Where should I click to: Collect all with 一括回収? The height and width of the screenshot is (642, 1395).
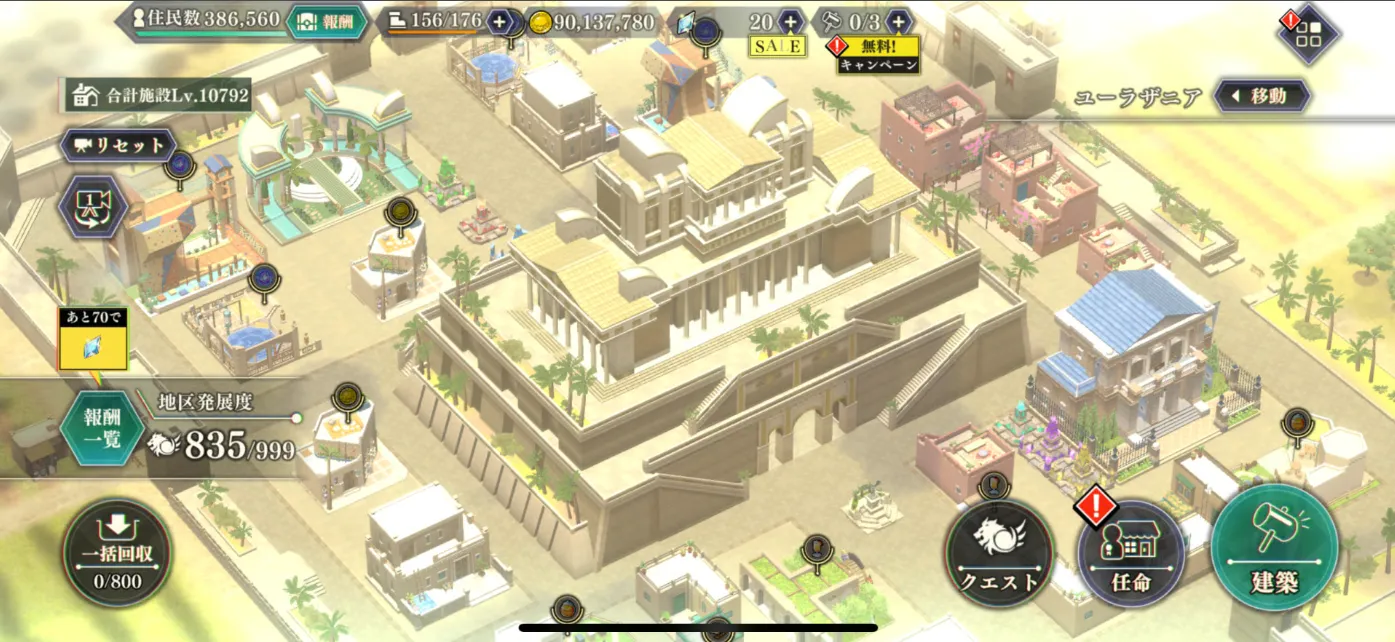[x=117, y=553]
